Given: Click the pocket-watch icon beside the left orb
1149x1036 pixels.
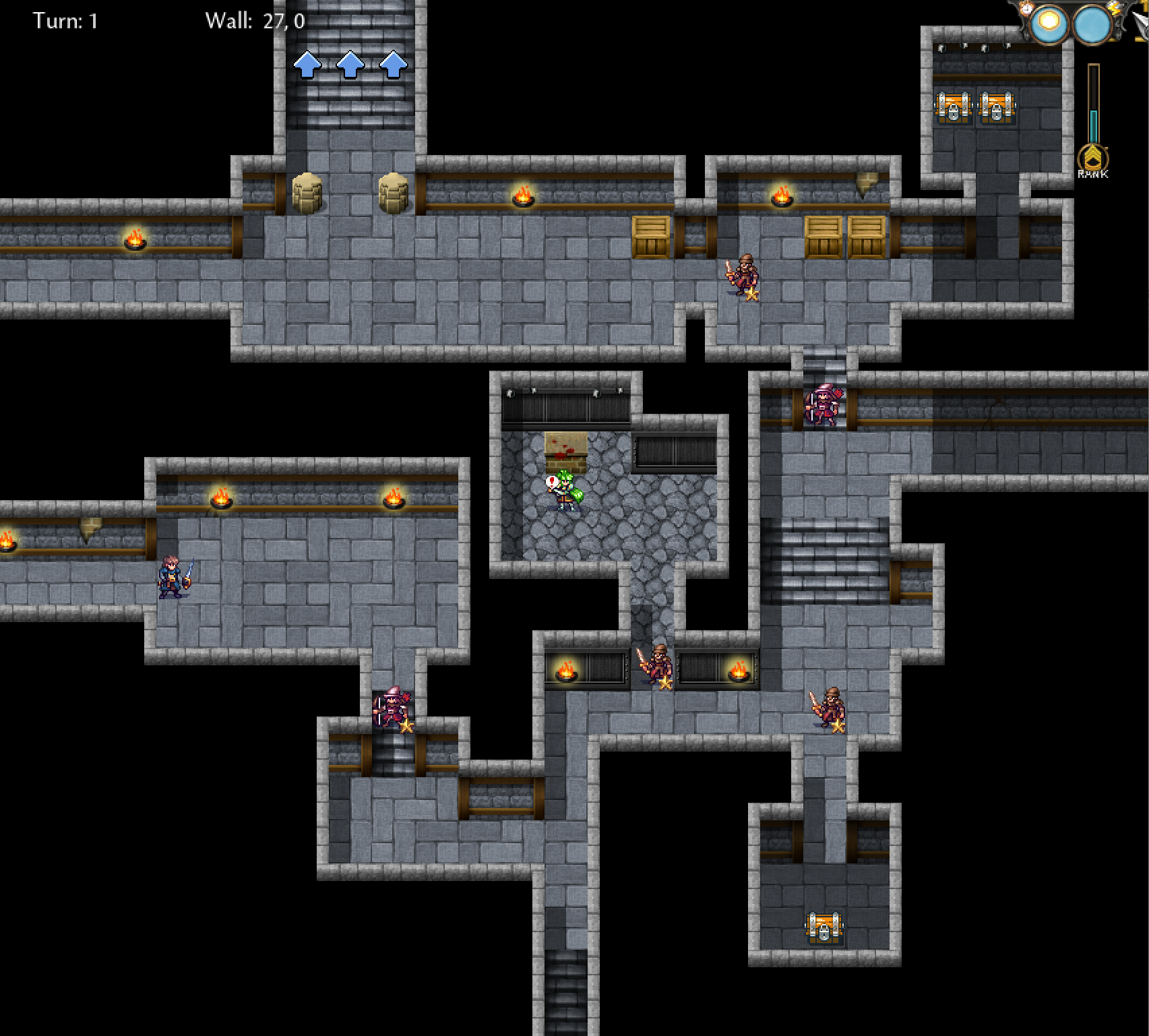Looking at the screenshot, I should point(1026,9).
